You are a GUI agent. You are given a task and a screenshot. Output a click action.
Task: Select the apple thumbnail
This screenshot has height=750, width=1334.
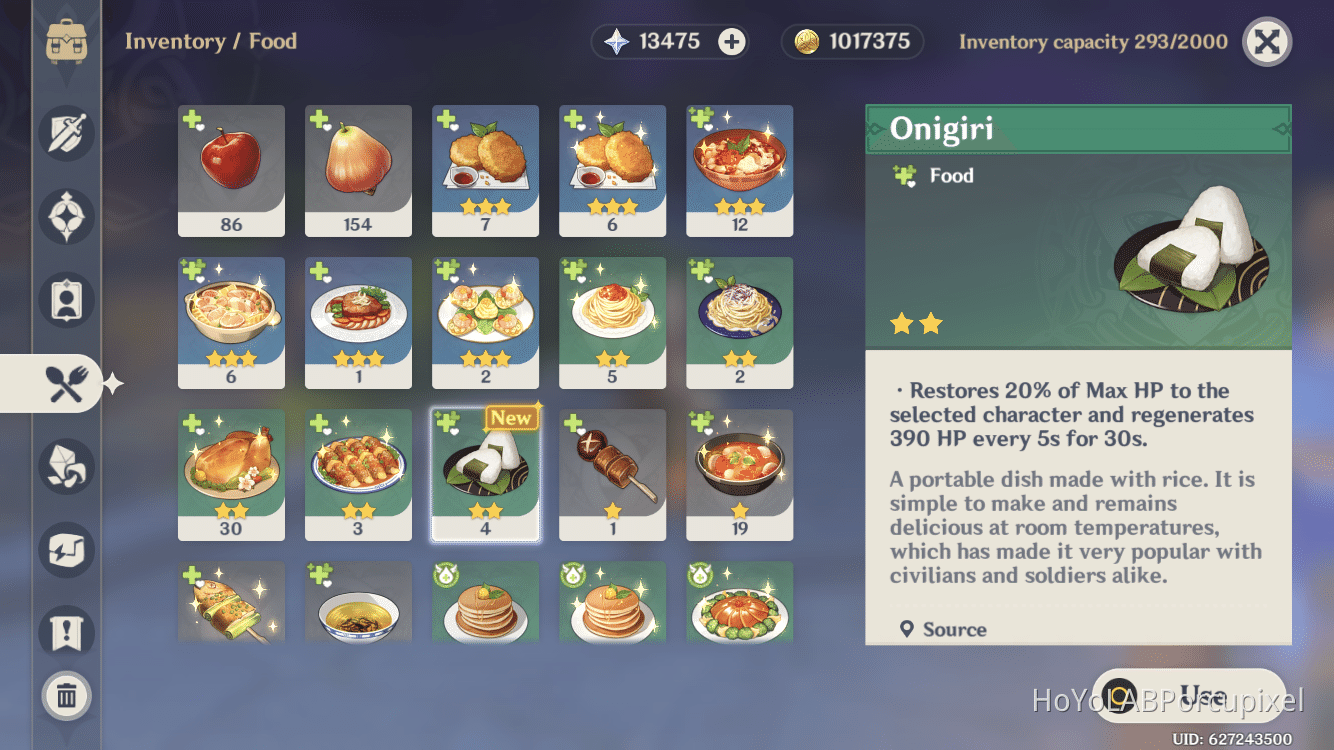coord(231,170)
